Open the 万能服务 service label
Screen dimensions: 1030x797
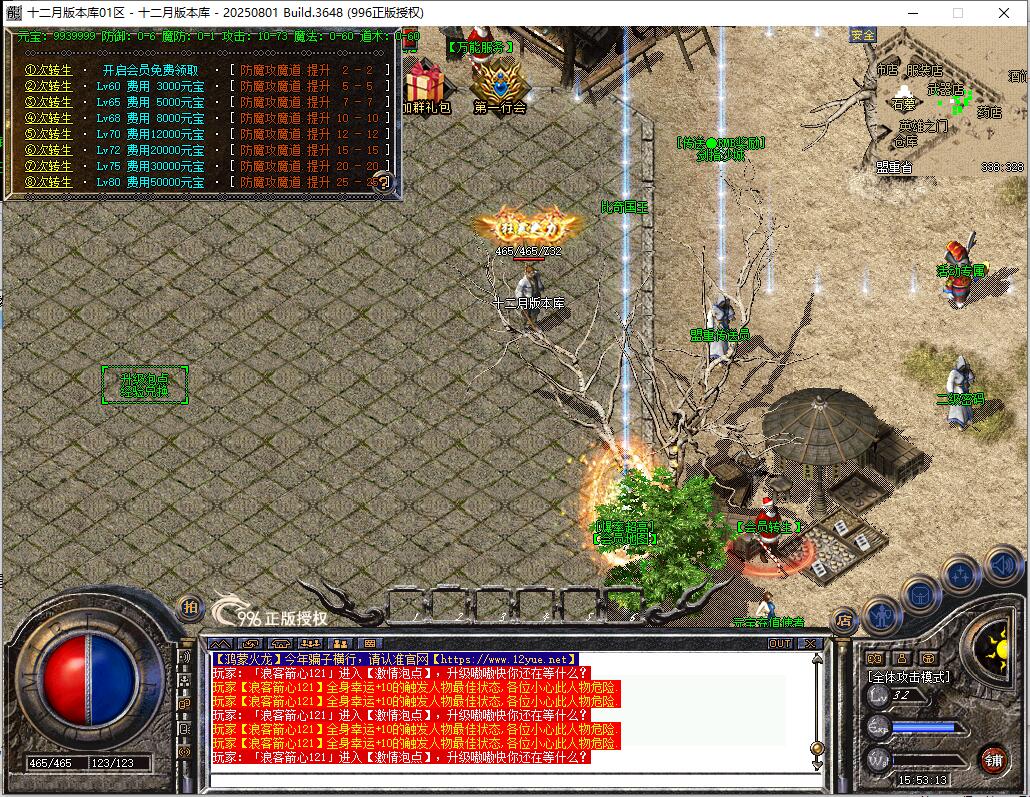480,46
